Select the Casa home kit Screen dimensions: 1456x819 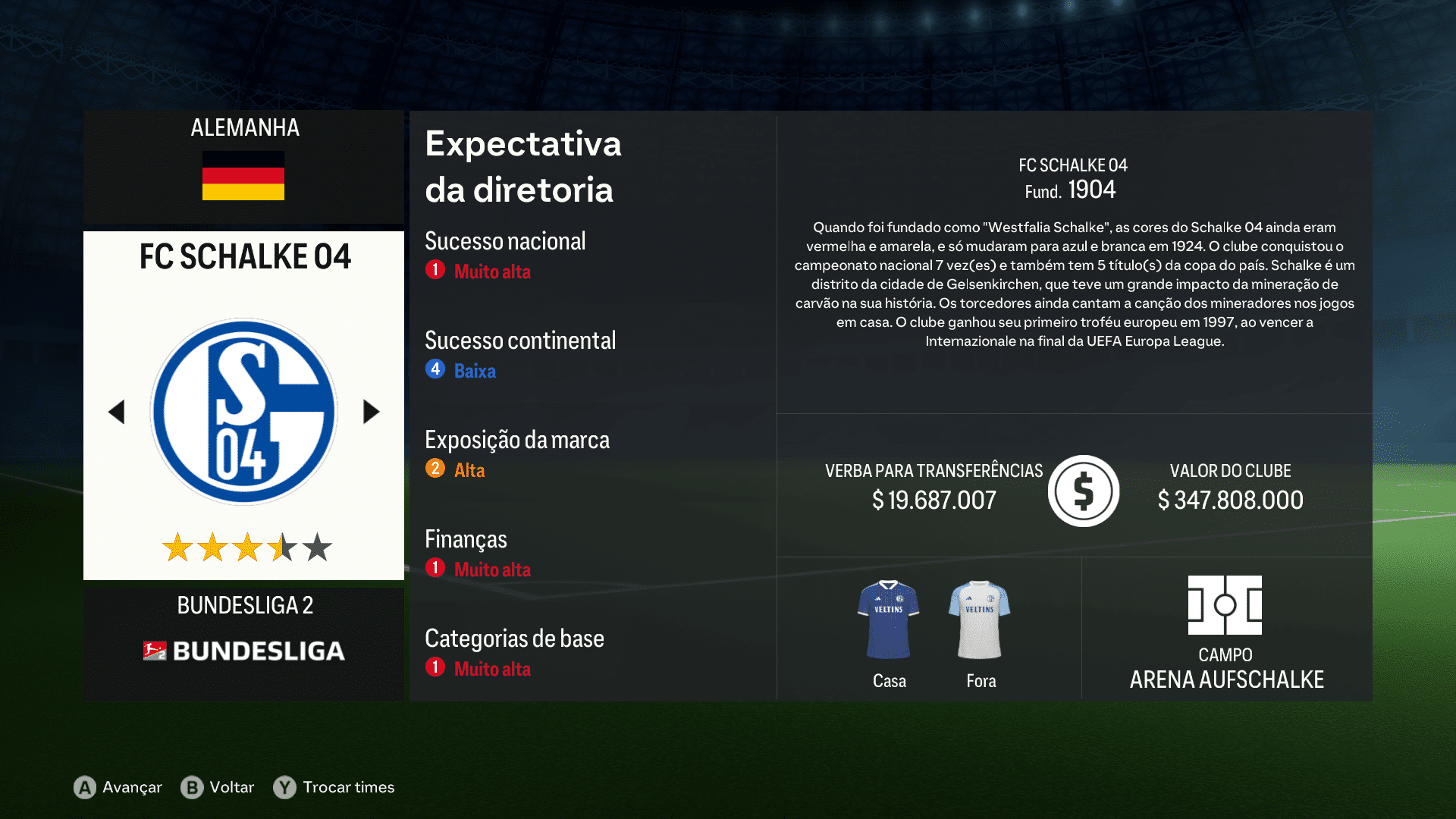click(888, 618)
